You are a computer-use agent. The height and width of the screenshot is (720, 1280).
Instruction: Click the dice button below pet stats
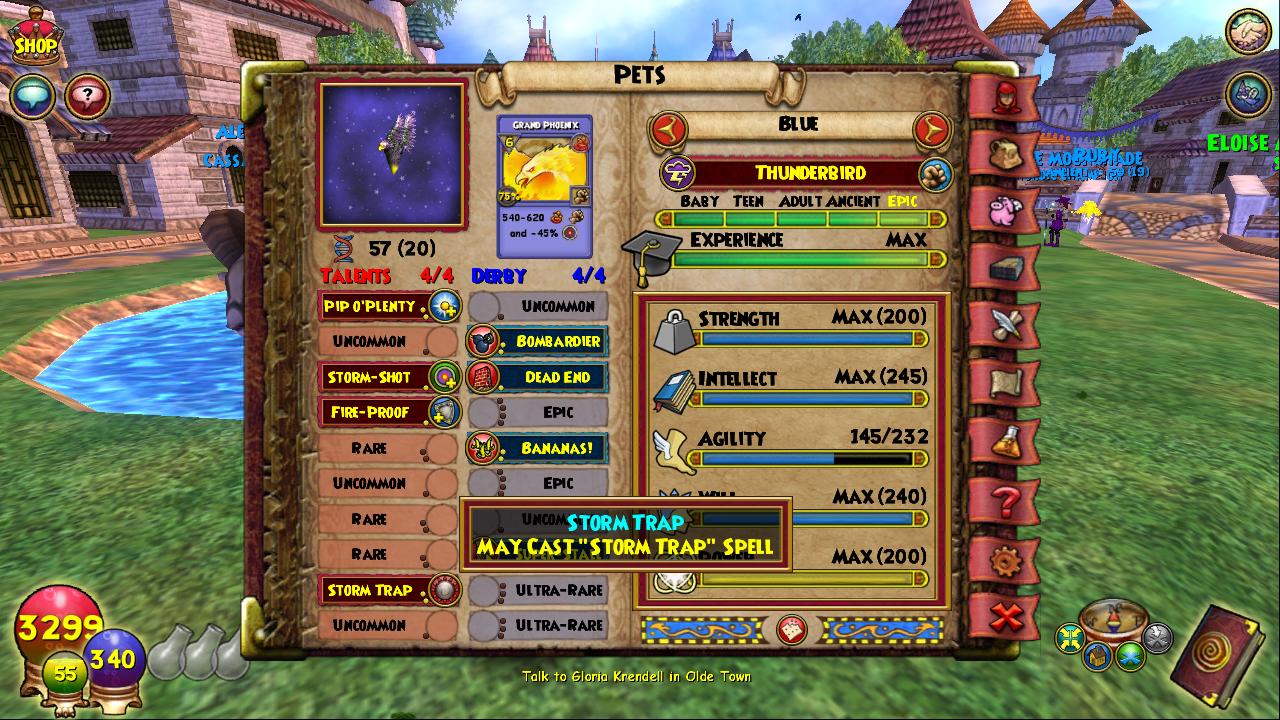click(x=792, y=630)
